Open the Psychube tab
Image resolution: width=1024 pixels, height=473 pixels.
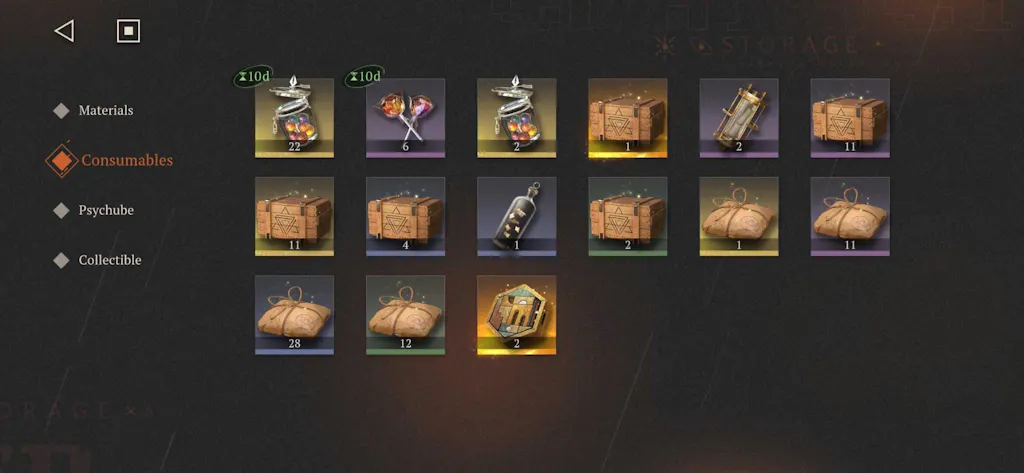pyautogui.click(x=105, y=210)
